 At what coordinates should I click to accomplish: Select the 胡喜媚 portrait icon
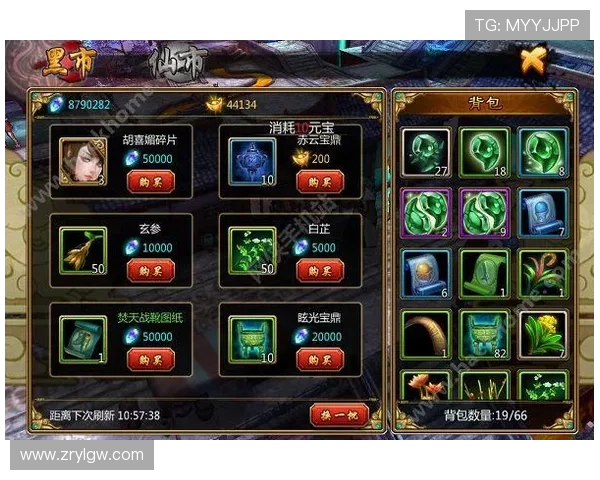pos(83,159)
